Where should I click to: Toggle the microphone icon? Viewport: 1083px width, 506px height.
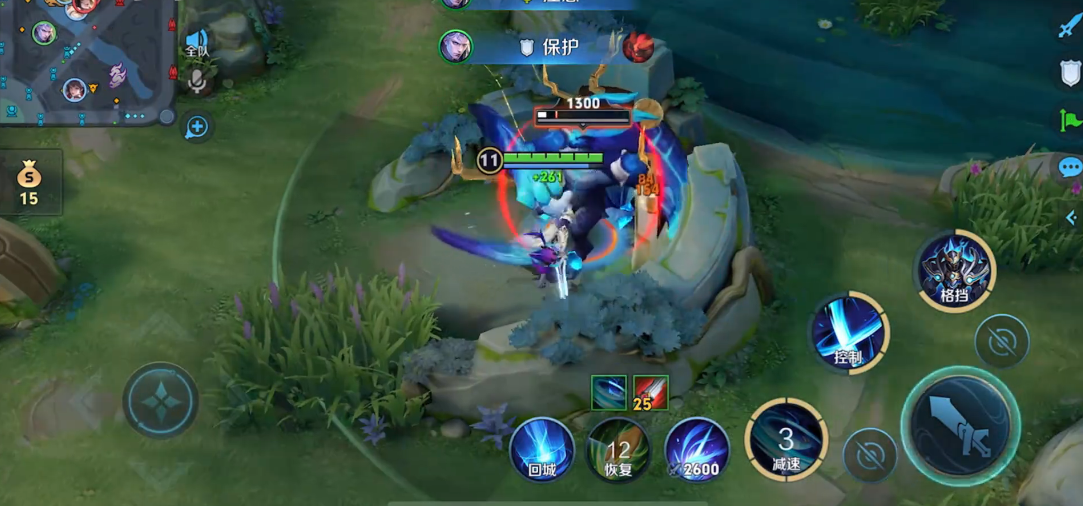[197, 82]
